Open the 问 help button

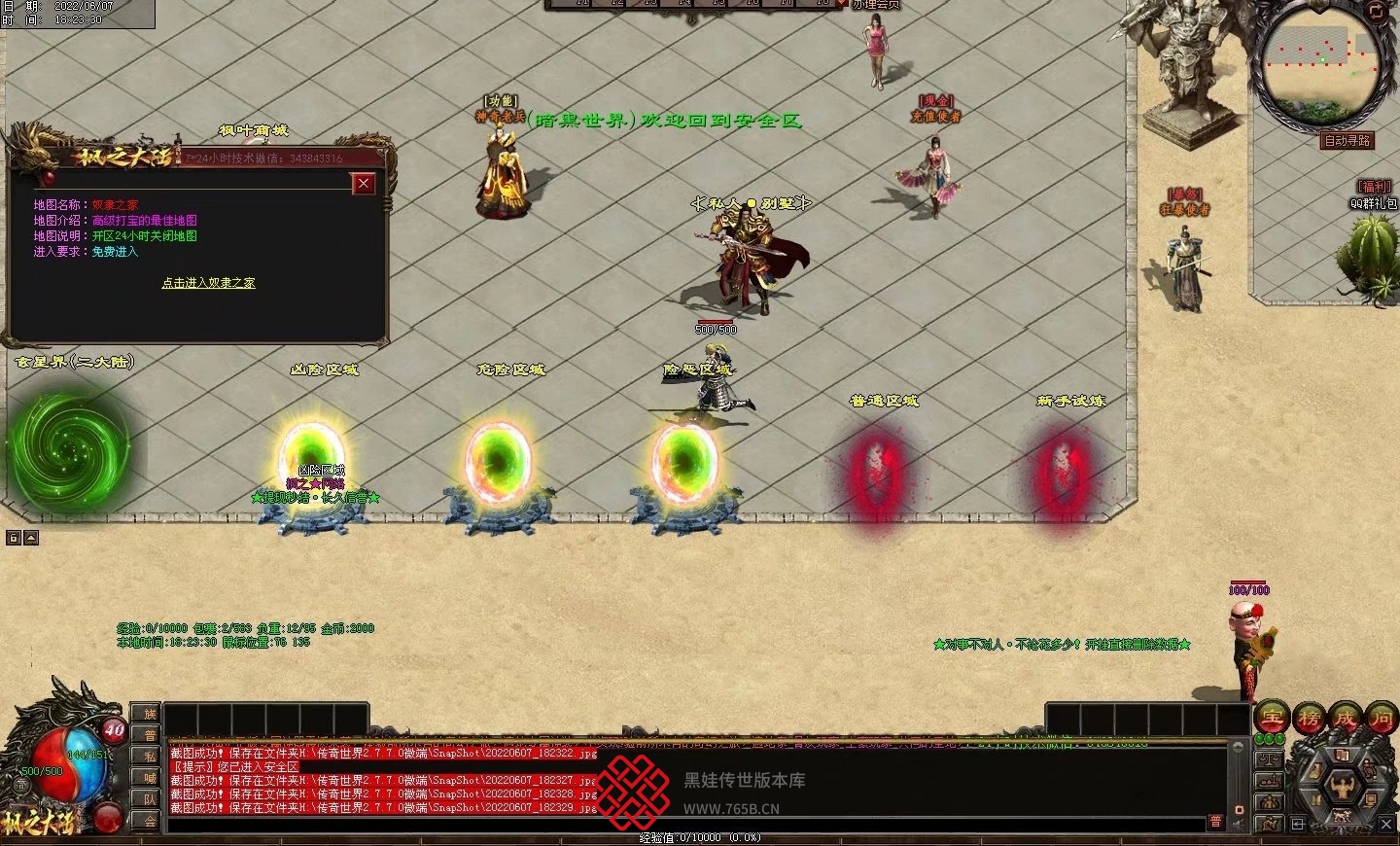(x=1382, y=719)
